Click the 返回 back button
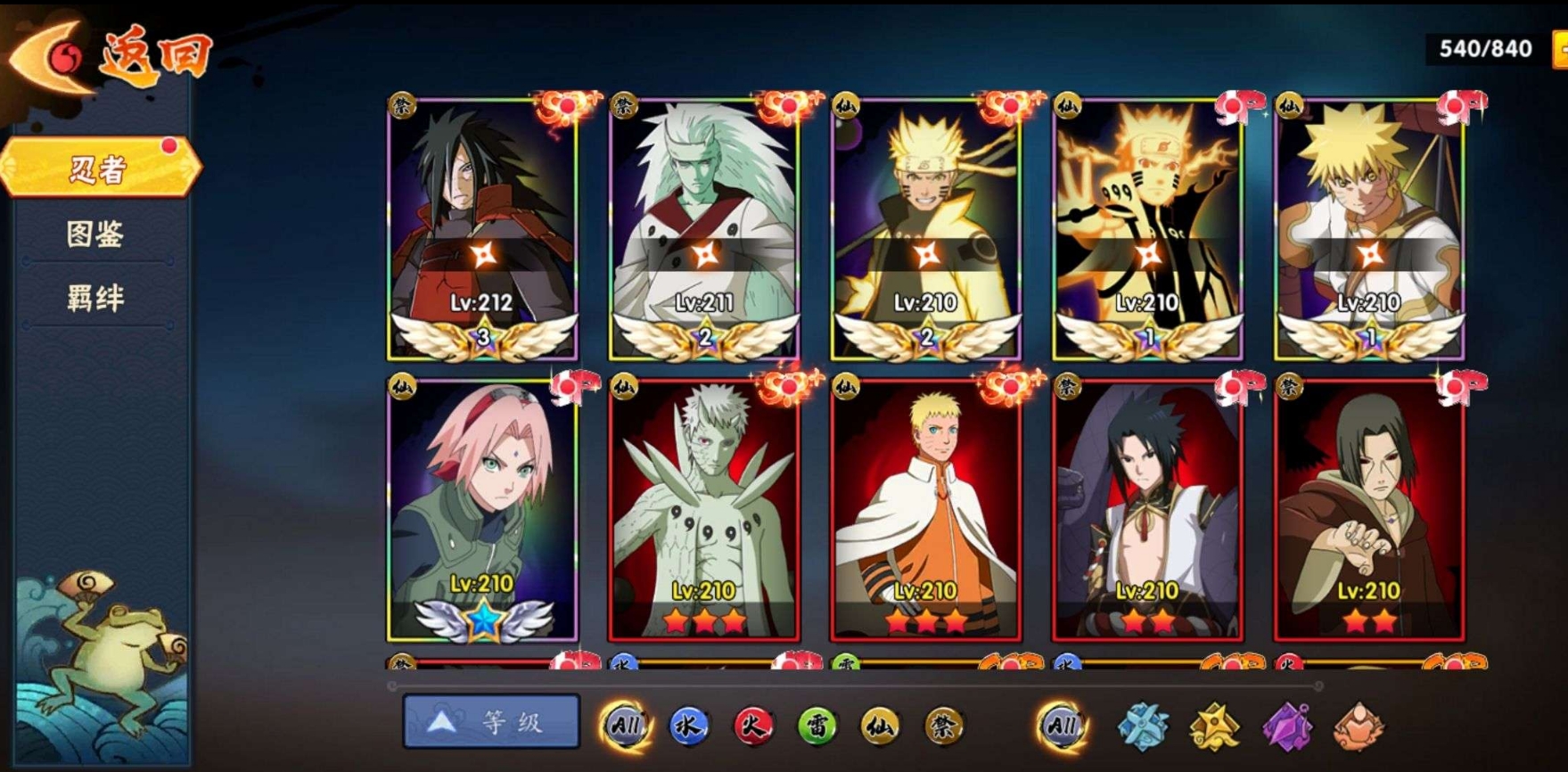 107,57
